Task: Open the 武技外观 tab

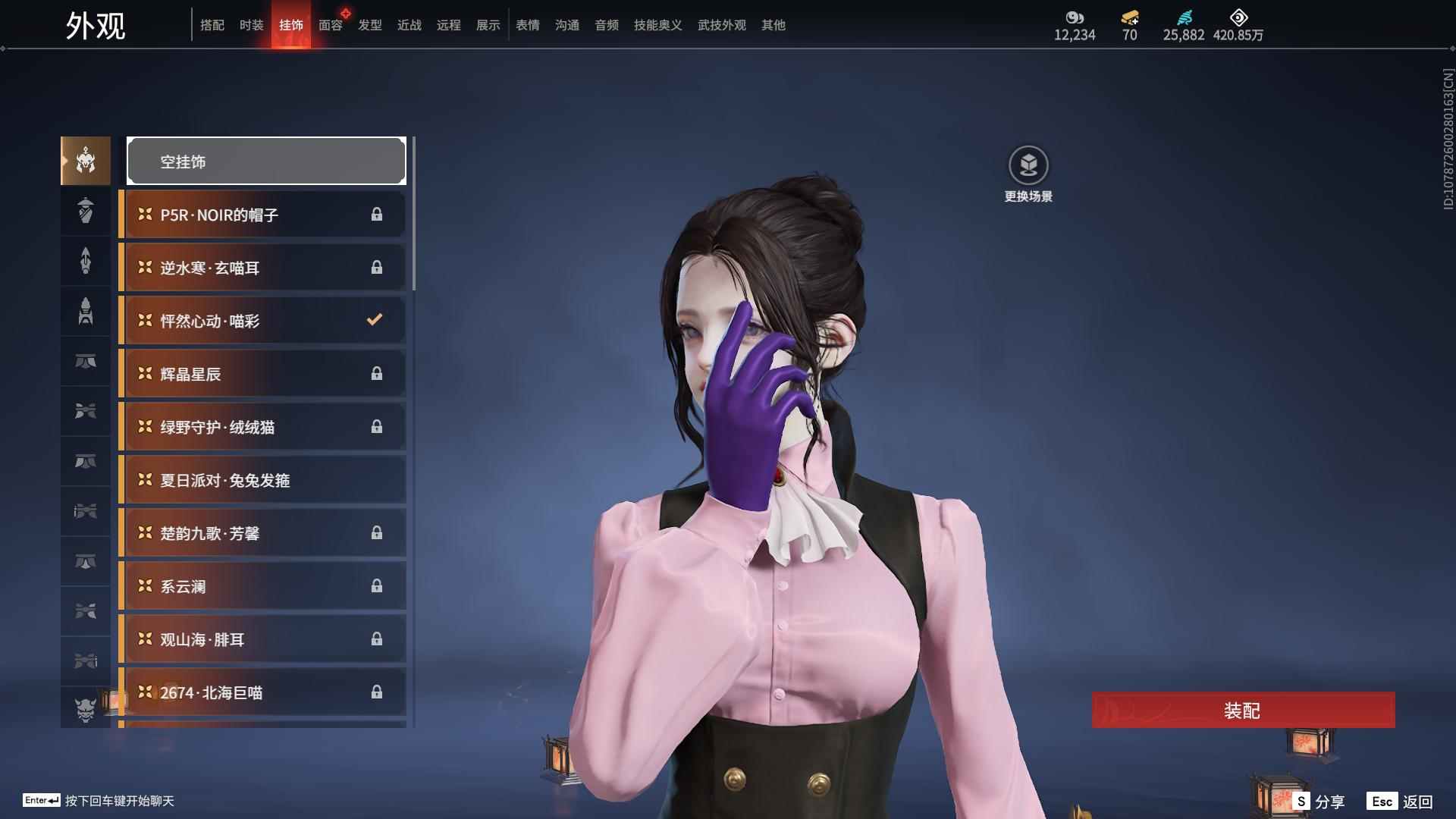Action: pos(721,25)
